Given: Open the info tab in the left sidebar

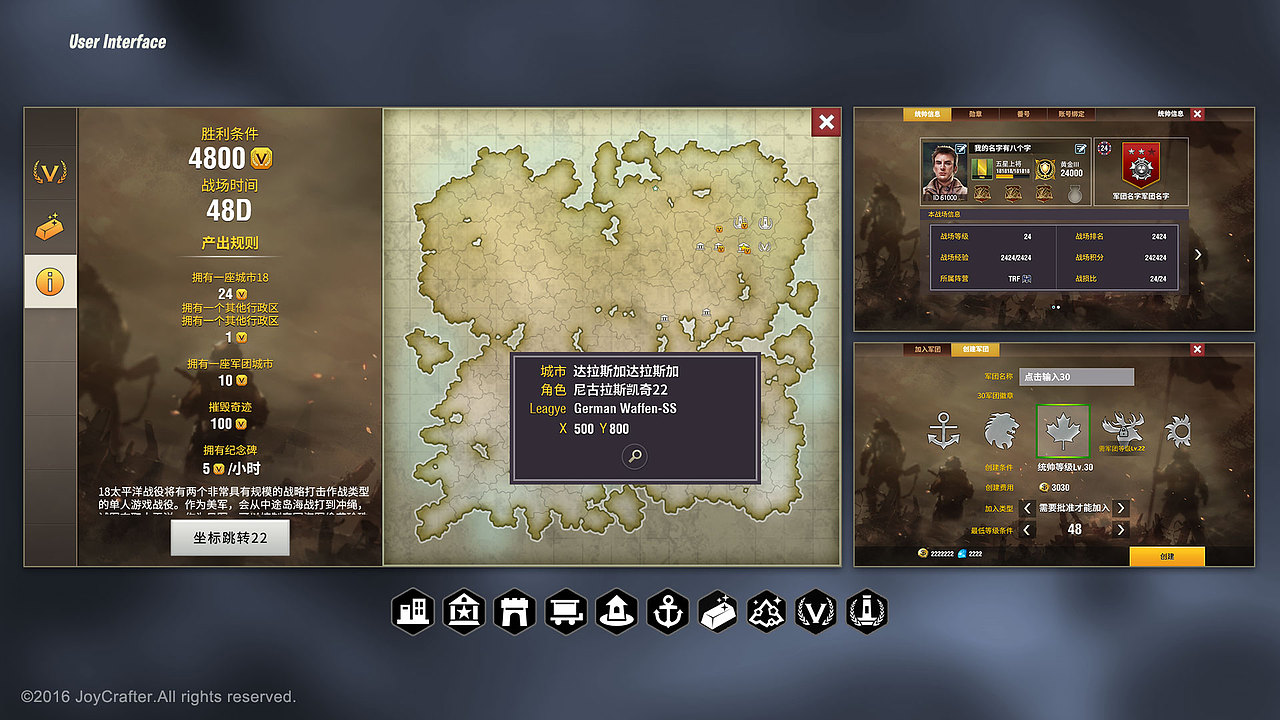Looking at the screenshot, I should click(x=50, y=281).
